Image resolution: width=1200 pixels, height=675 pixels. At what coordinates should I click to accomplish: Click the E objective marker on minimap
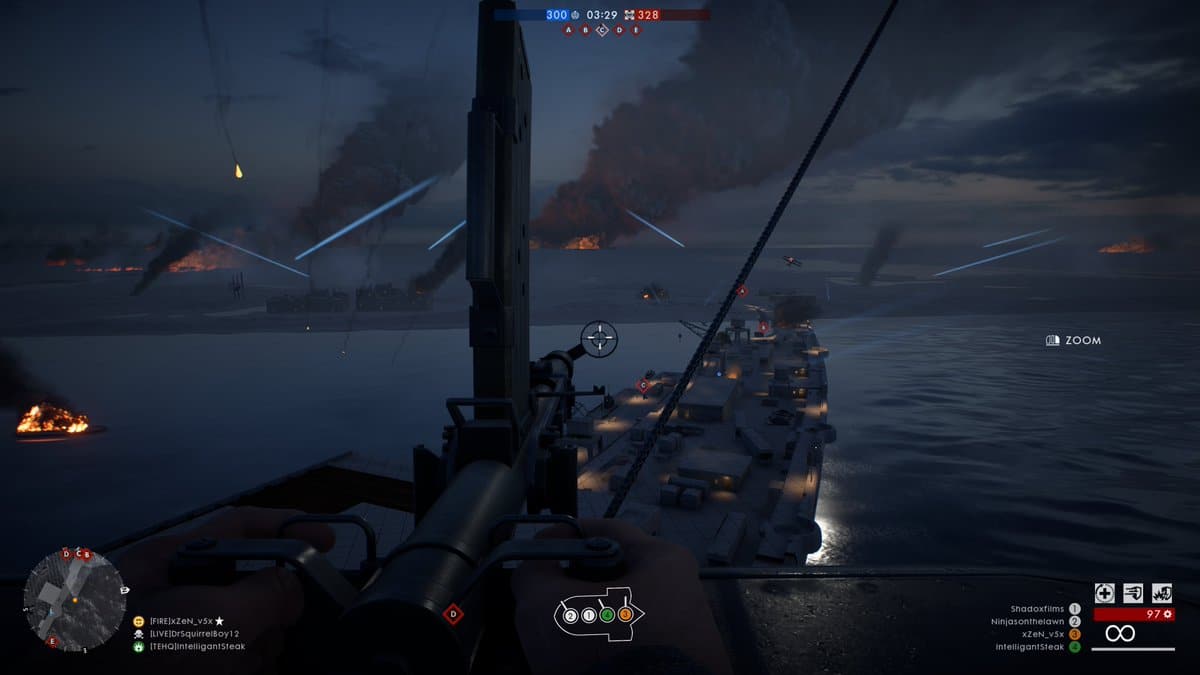[x=53, y=641]
